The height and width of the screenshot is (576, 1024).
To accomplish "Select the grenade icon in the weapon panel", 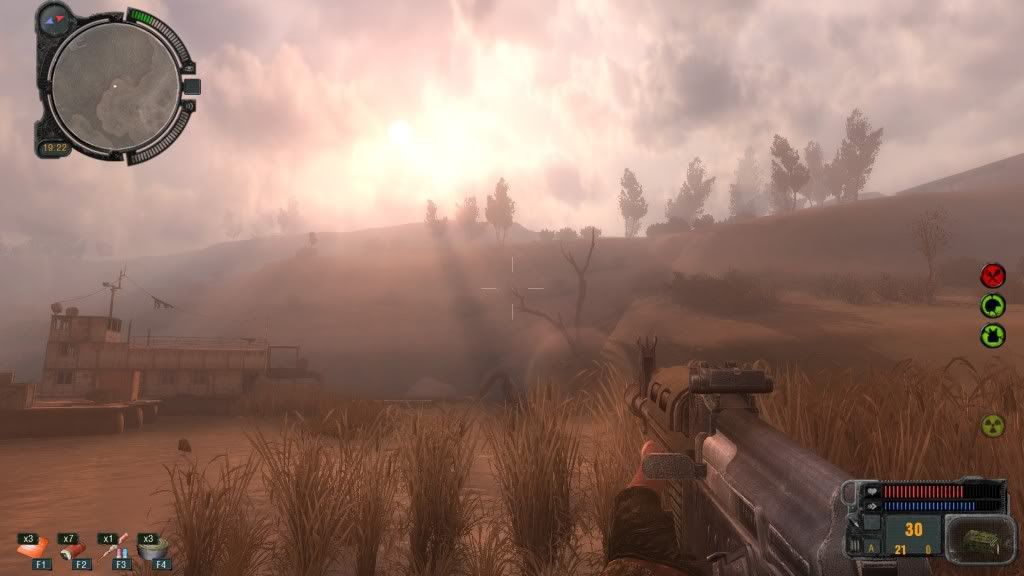I will click(x=975, y=539).
